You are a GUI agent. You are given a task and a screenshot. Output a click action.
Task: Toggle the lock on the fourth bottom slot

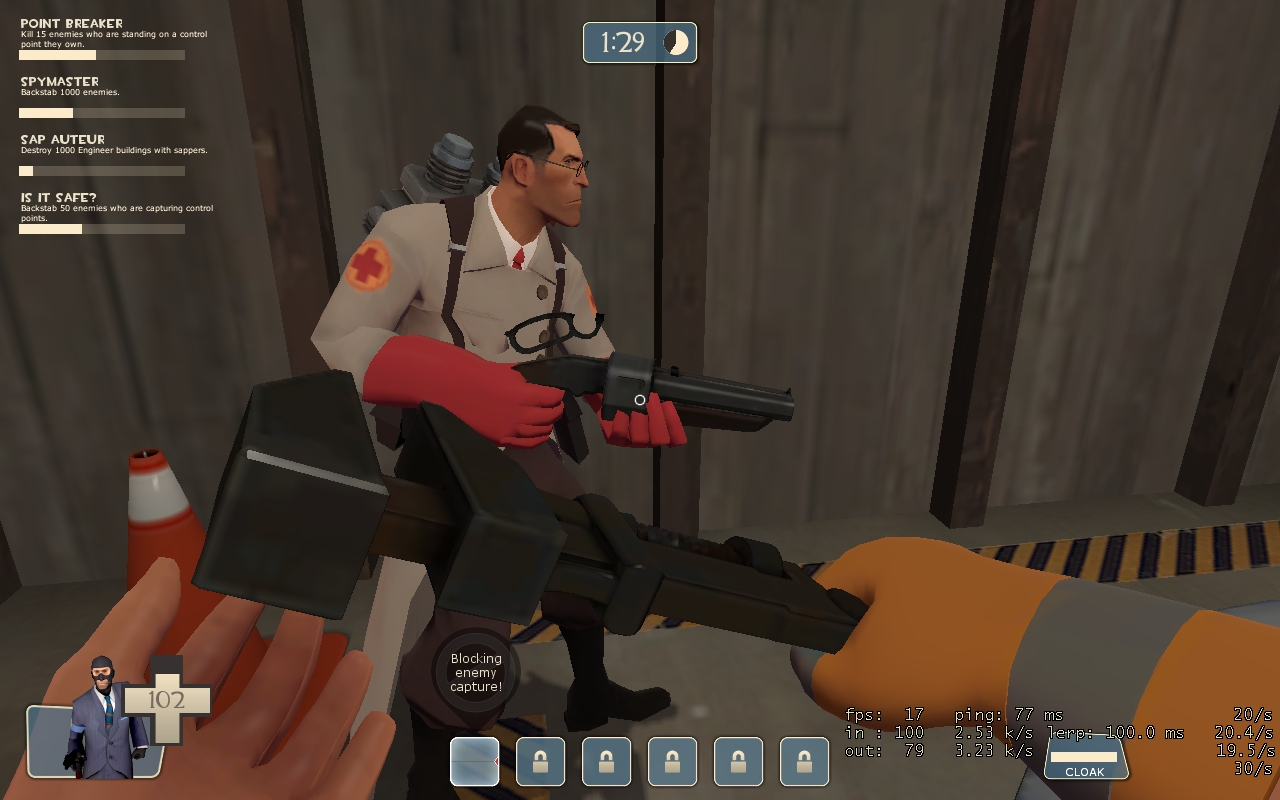click(x=672, y=761)
